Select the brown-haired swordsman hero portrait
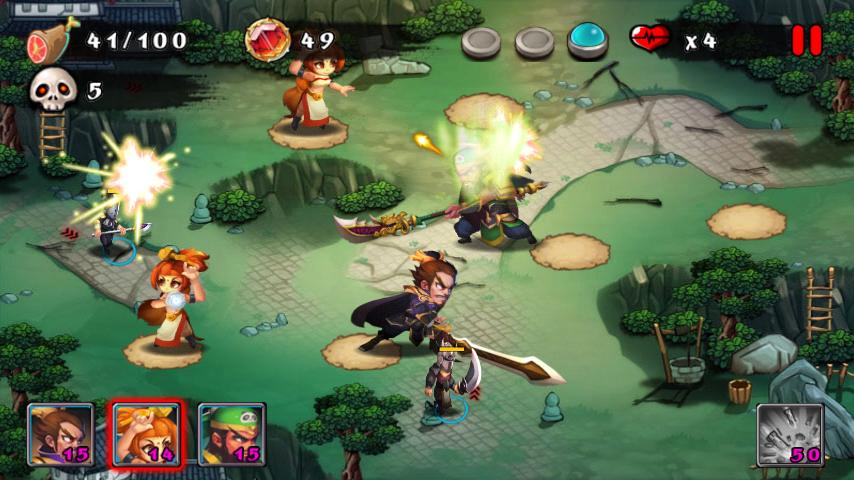The image size is (854, 480). [60, 434]
